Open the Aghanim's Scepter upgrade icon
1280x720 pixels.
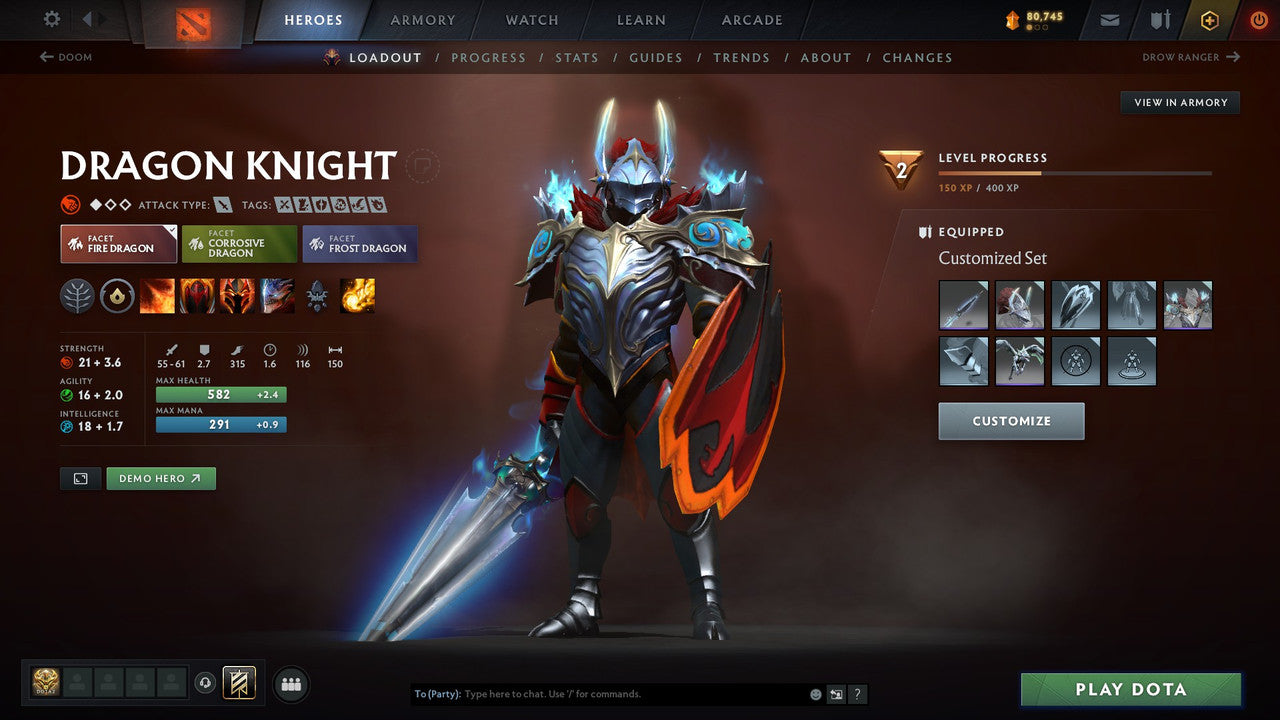[316, 296]
